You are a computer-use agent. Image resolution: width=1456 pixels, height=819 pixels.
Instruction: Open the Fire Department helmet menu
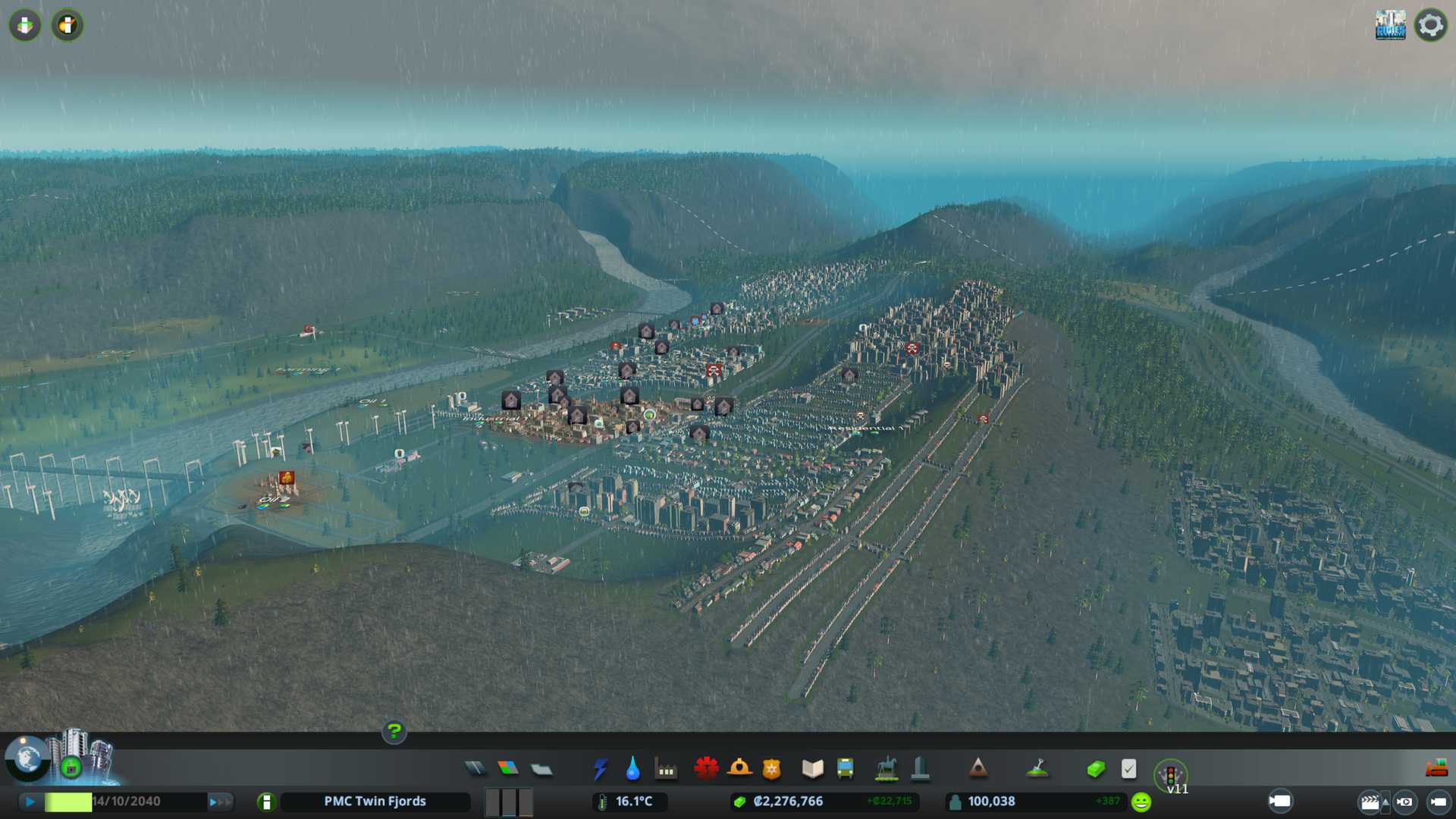point(739,769)
